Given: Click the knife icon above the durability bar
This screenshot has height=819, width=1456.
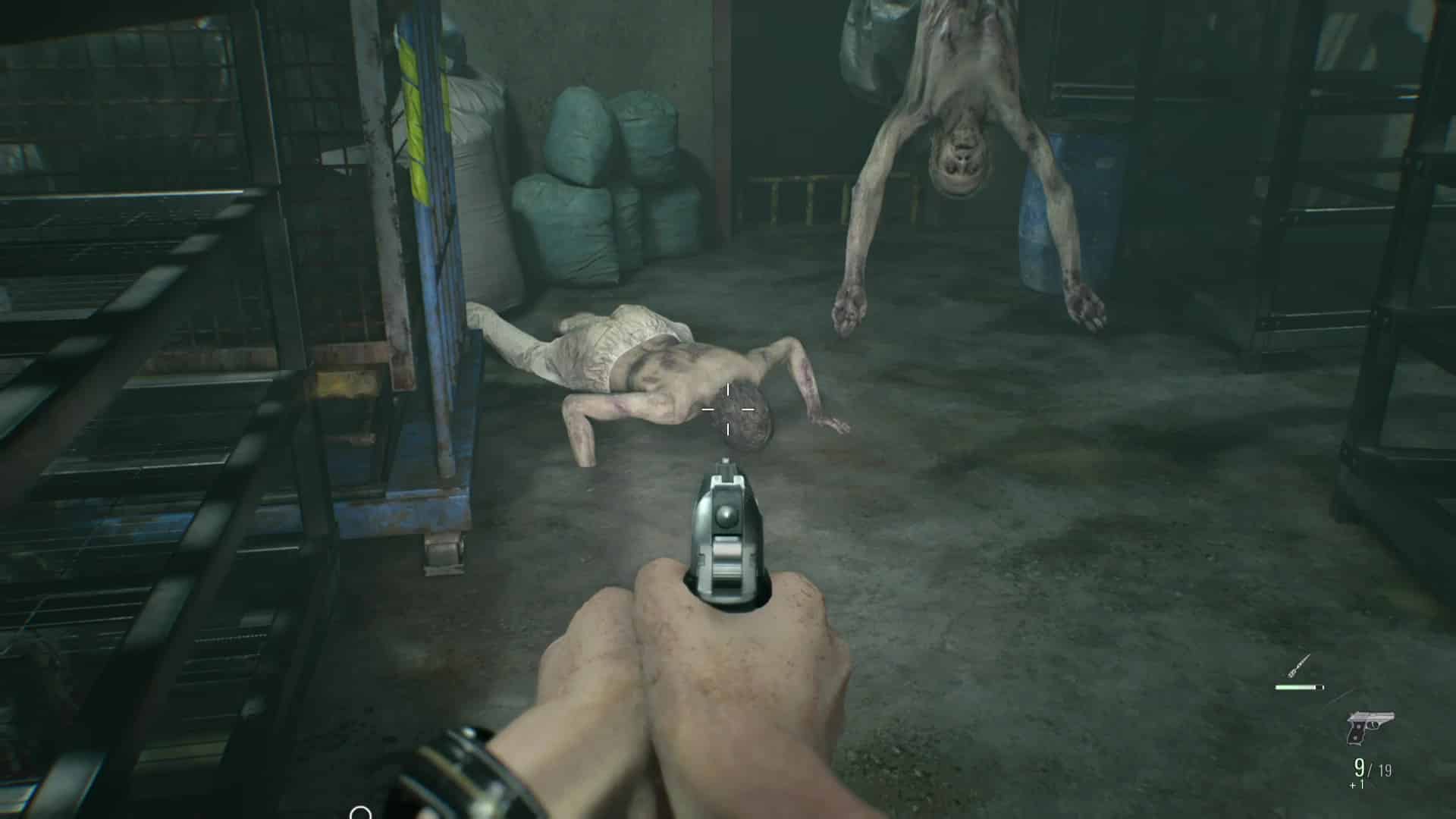Looking at the screenshot, I should 1297,666.
